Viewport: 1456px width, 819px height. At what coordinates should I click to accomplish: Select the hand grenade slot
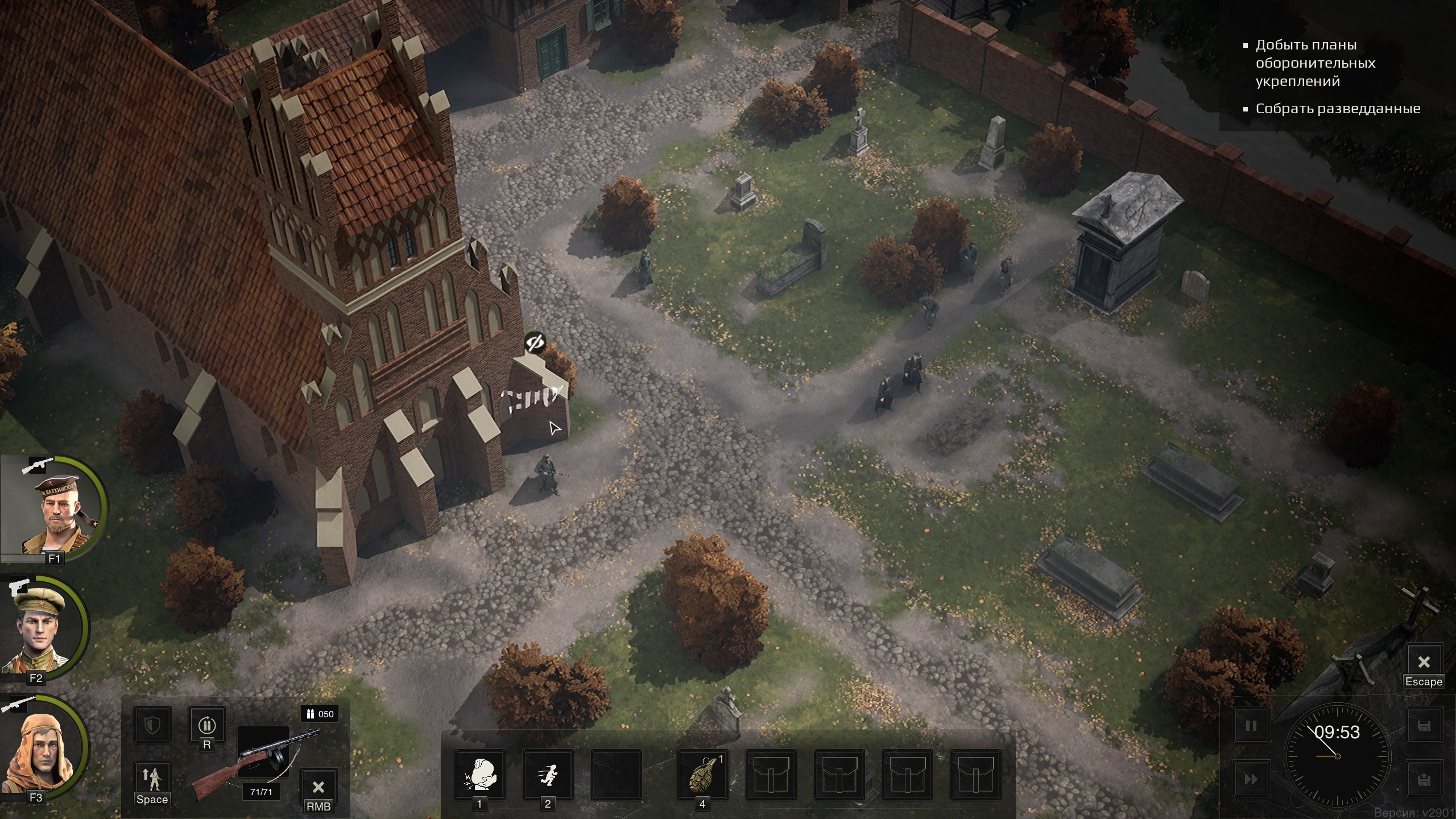point(702,775)
